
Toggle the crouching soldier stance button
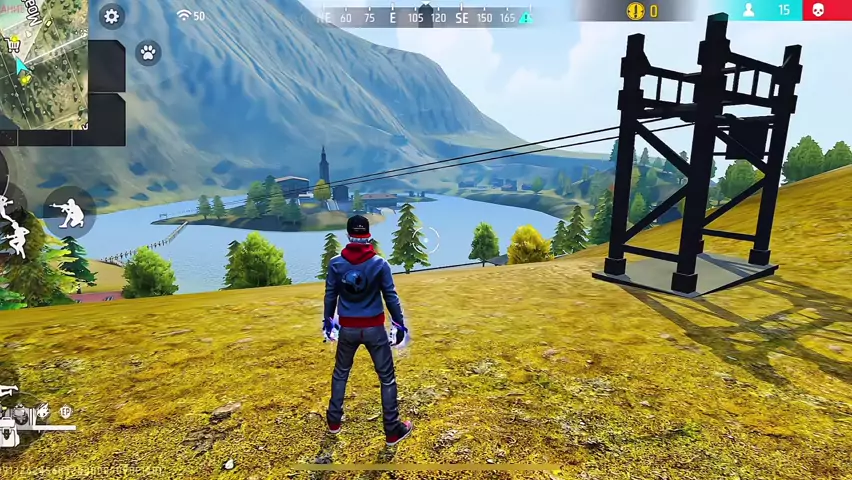pyautogui.click(x=71, y=211)
